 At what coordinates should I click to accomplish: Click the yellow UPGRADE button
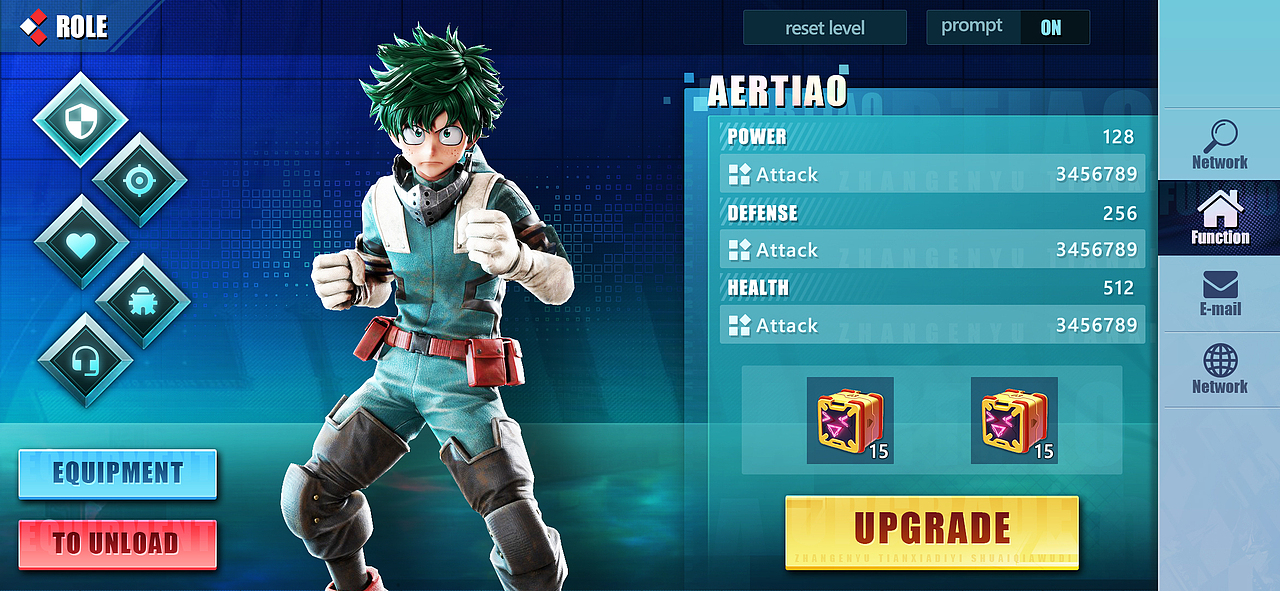click(x=931, y=531)
